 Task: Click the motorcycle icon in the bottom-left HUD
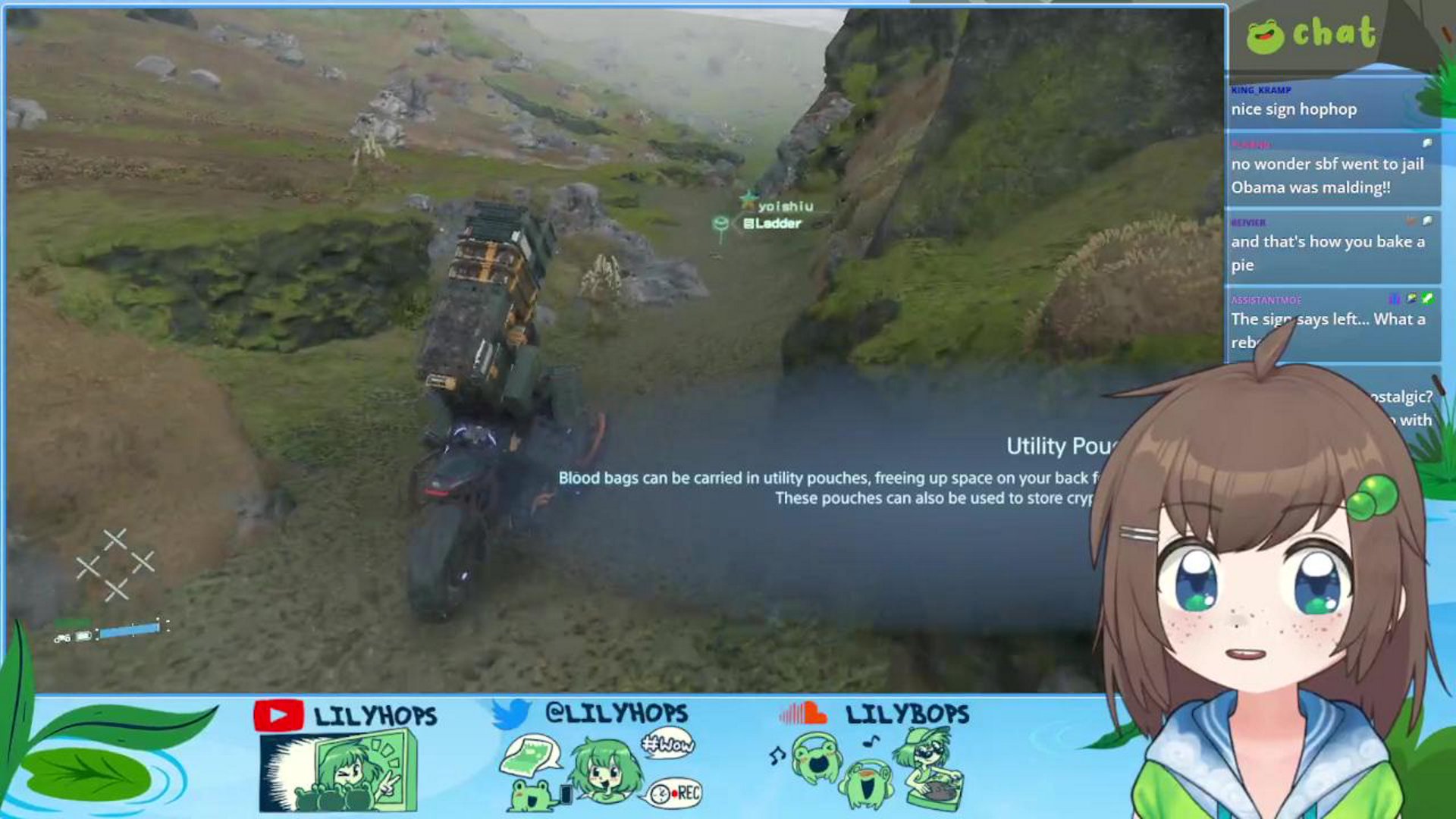(62, 638)
